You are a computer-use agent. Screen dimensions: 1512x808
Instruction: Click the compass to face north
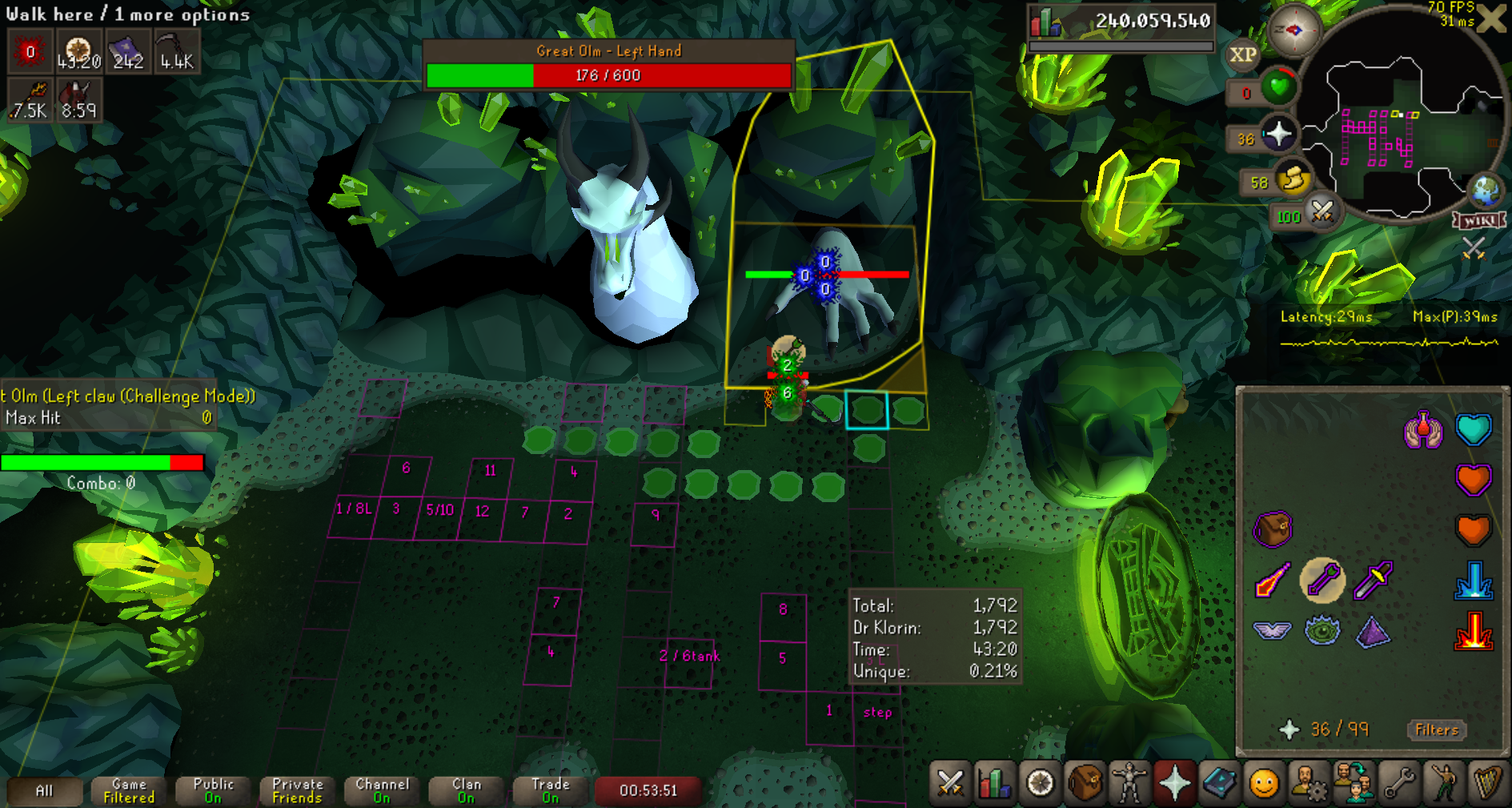[x=1293, y=31]
